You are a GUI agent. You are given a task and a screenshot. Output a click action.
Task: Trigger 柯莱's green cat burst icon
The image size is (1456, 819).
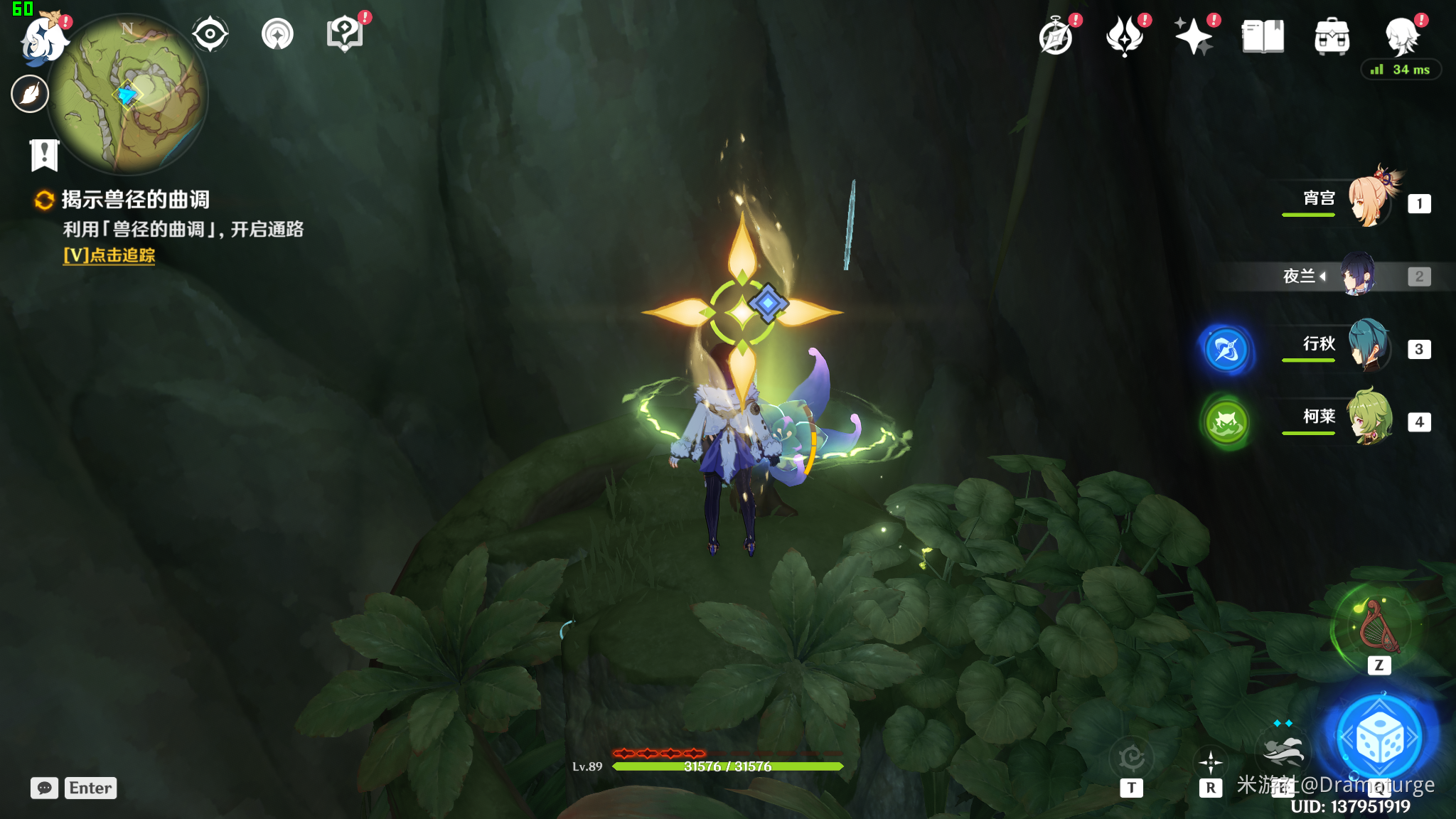(x=1226, y=422)
